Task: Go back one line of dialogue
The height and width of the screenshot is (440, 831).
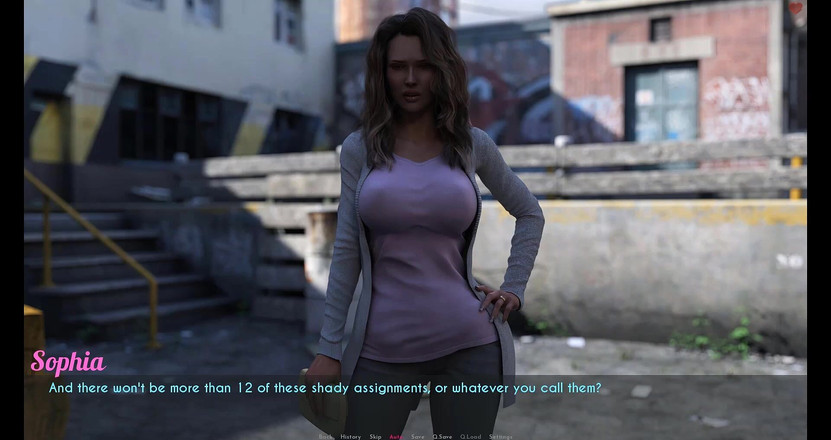Action: 326,436
